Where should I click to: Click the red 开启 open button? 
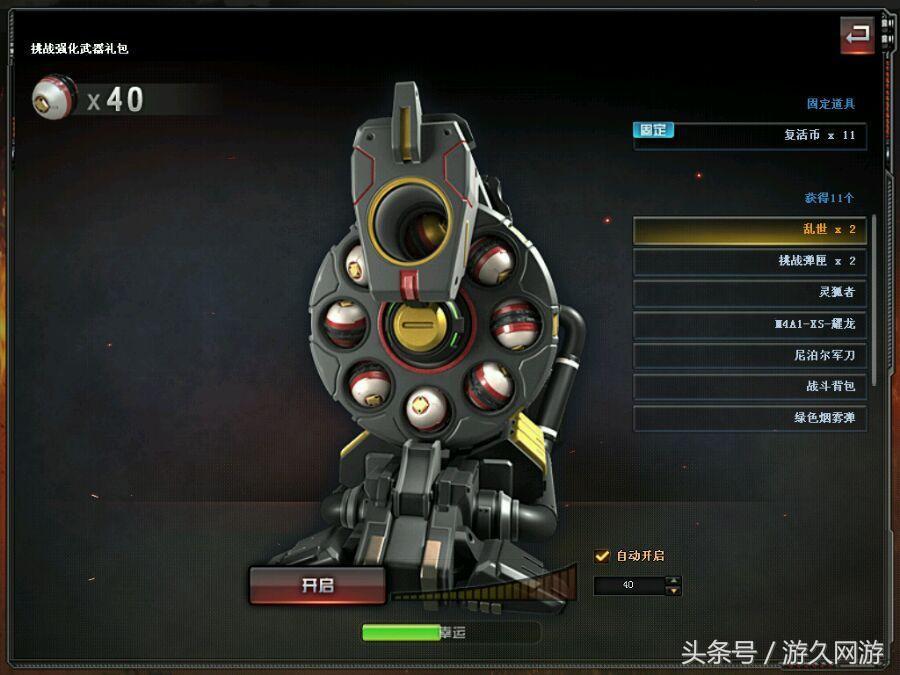click(317, 585)
